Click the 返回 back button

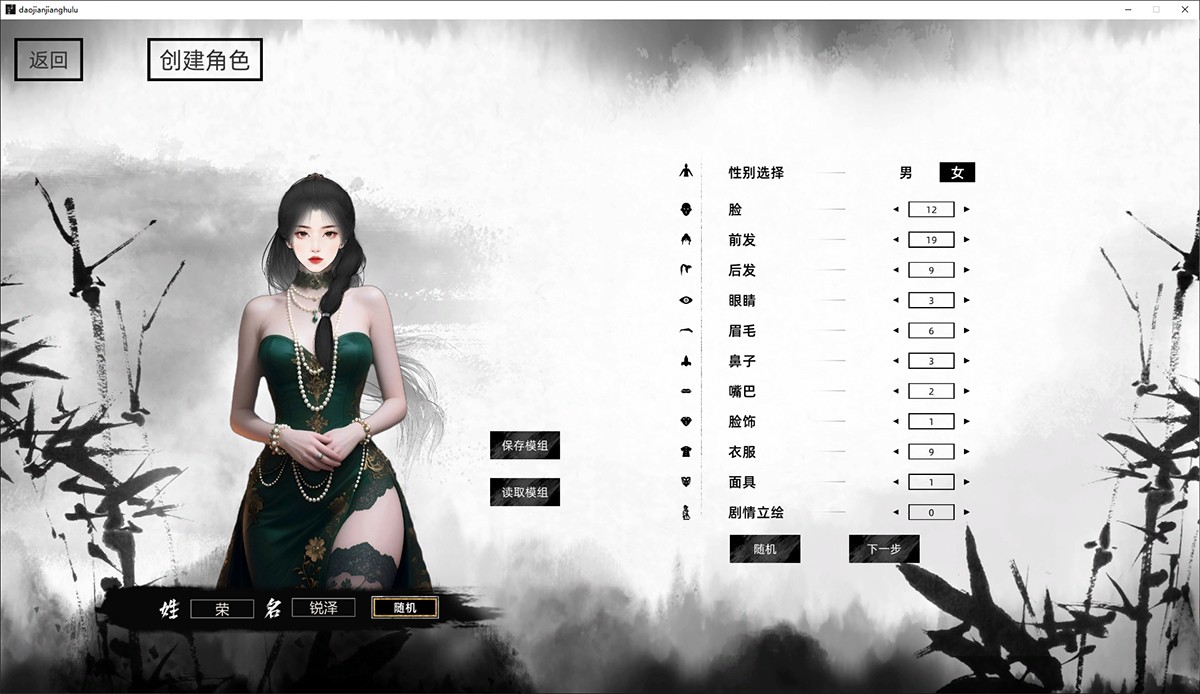(x=48, y=60)
